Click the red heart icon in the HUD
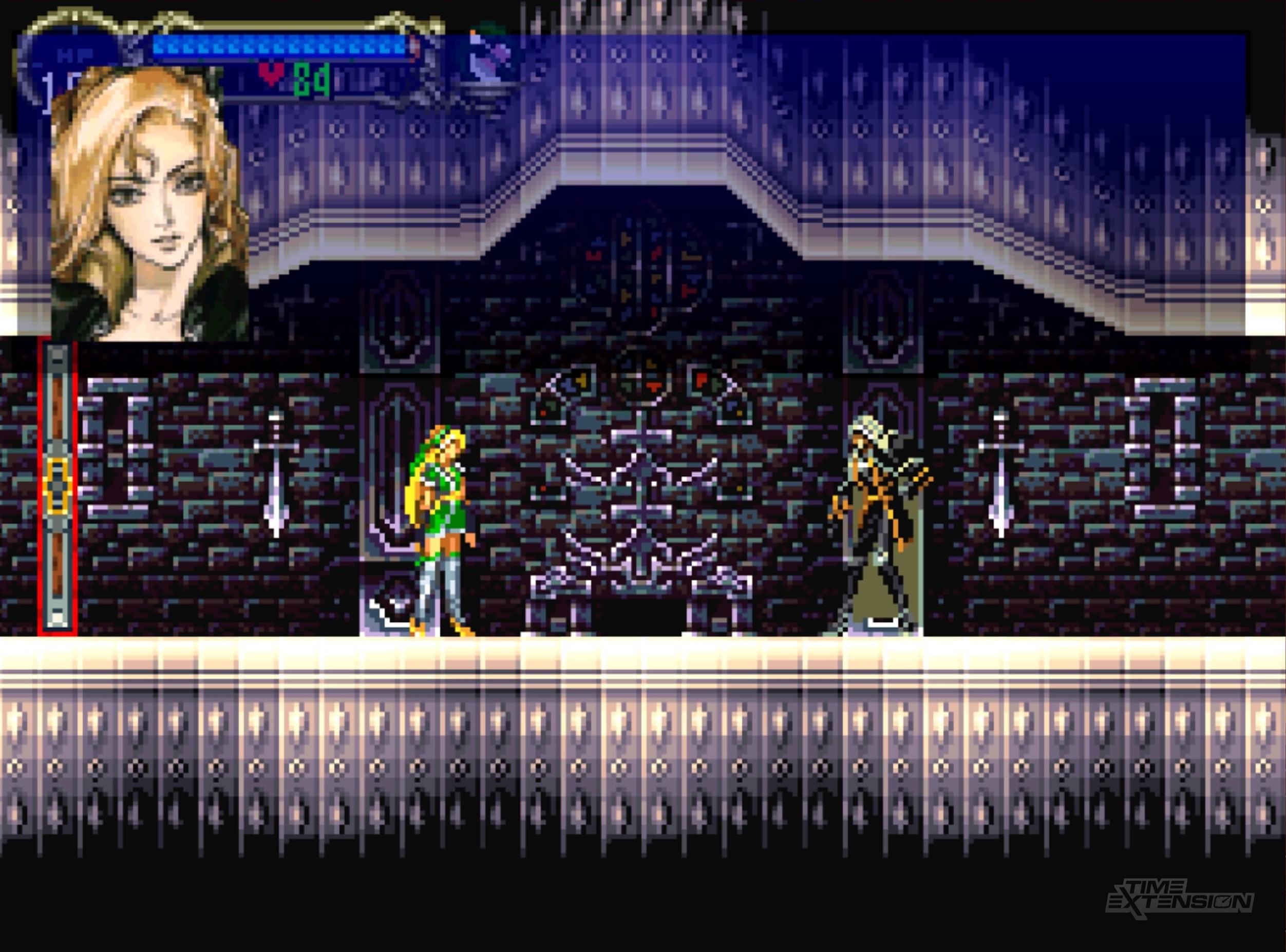This screenshot has height=952, width=1286. click(x=271, y=74)
